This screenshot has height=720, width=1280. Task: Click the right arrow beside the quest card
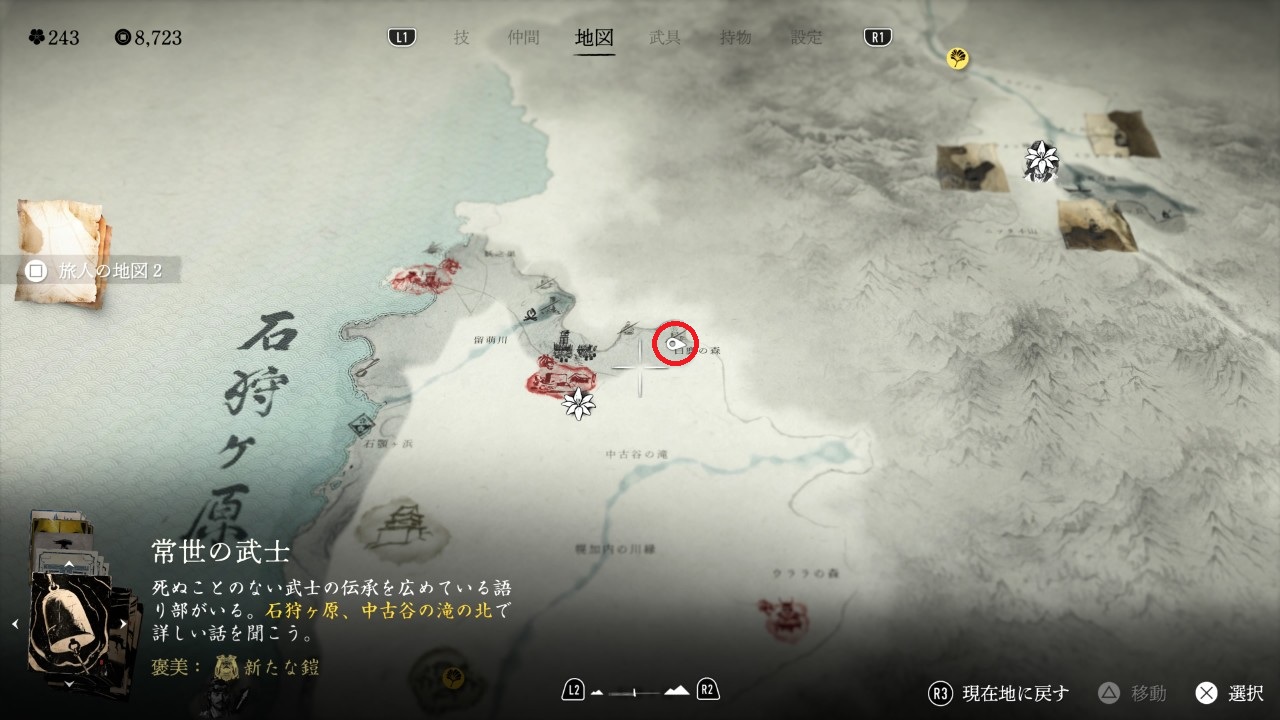pyautogui.click(x=124, y=624)
